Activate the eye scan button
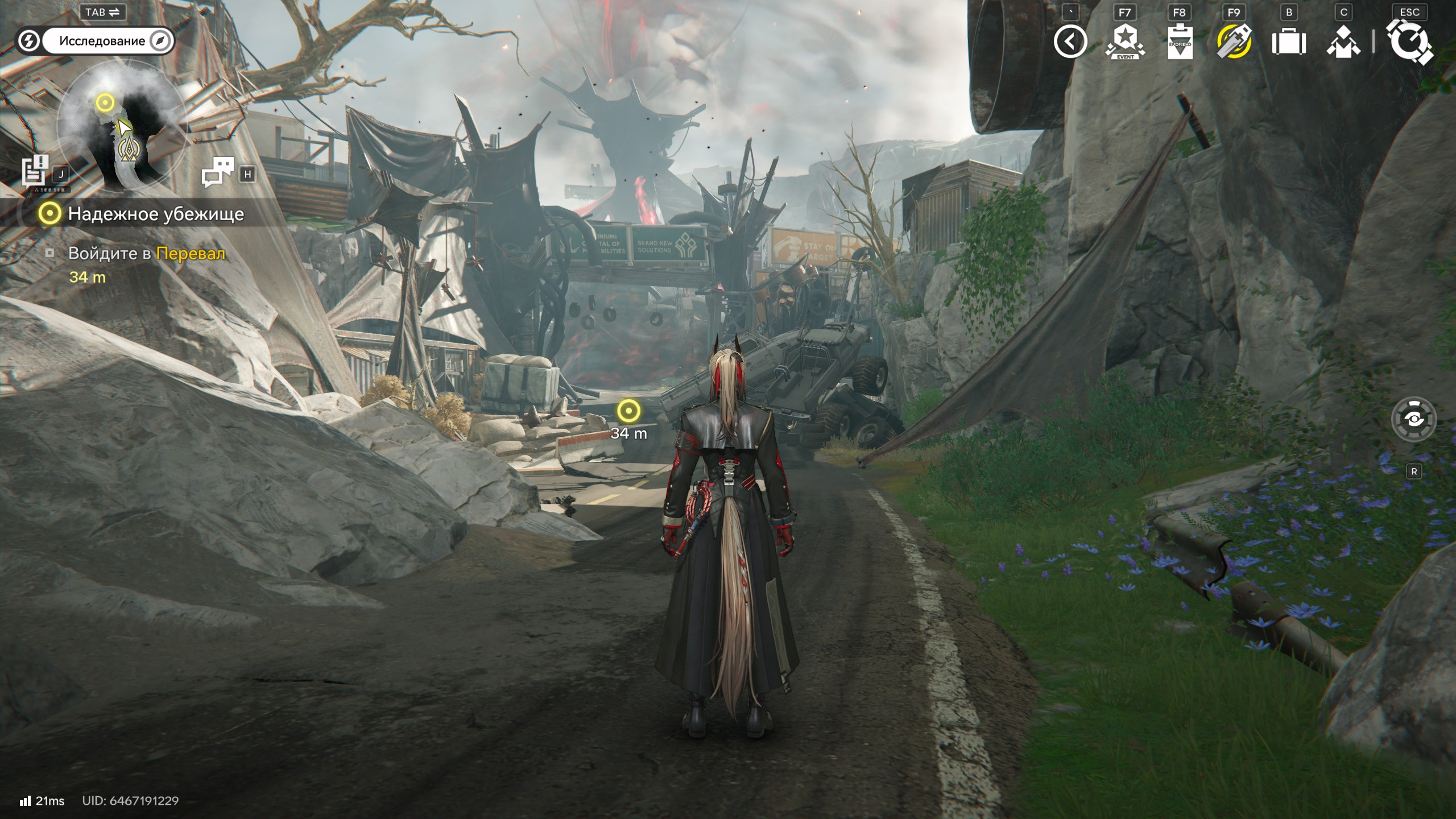The width and height of the screenshot is (1456, 819). 1413,420
